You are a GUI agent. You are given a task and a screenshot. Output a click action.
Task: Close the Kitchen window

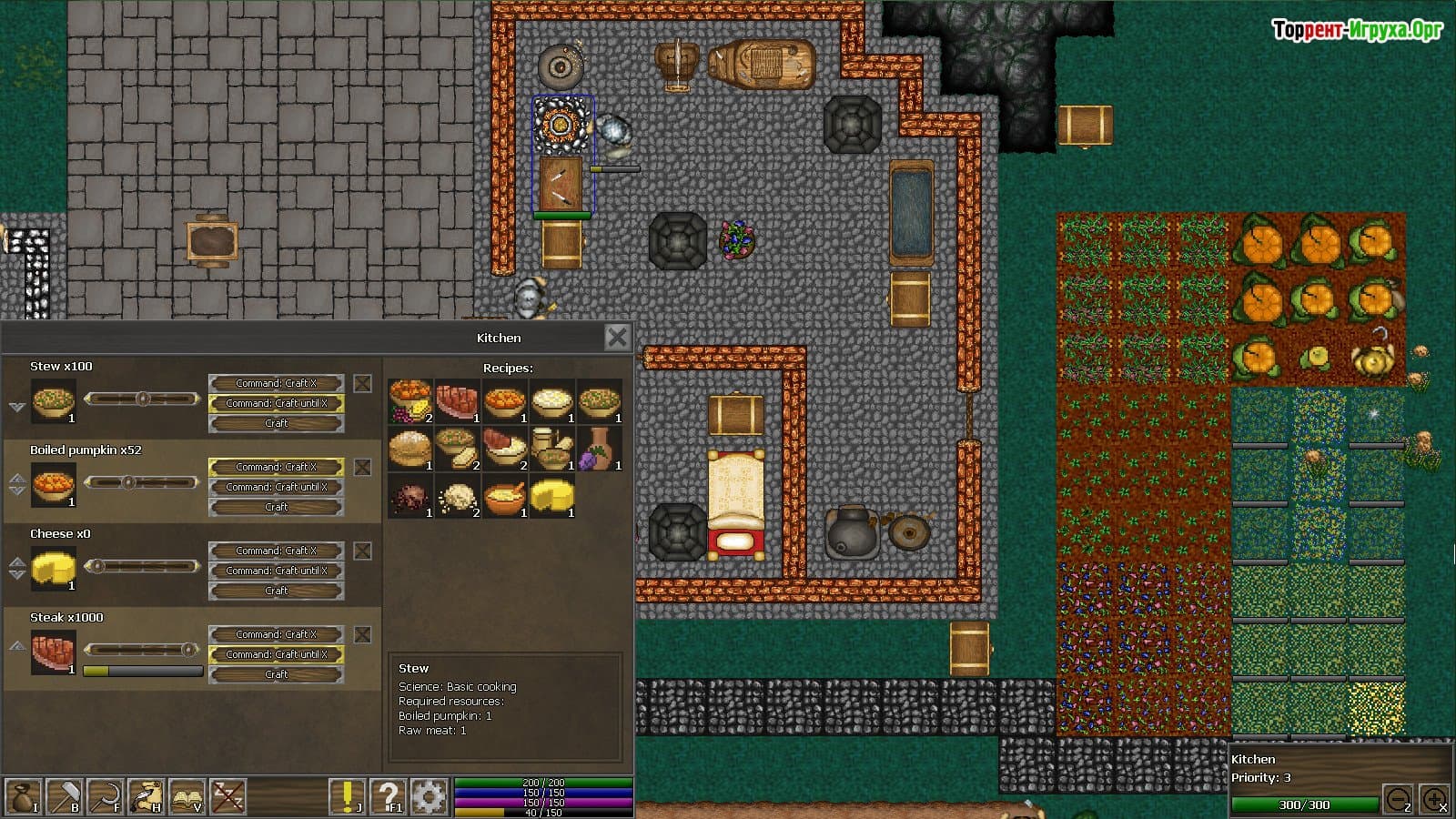pos(617,338)
